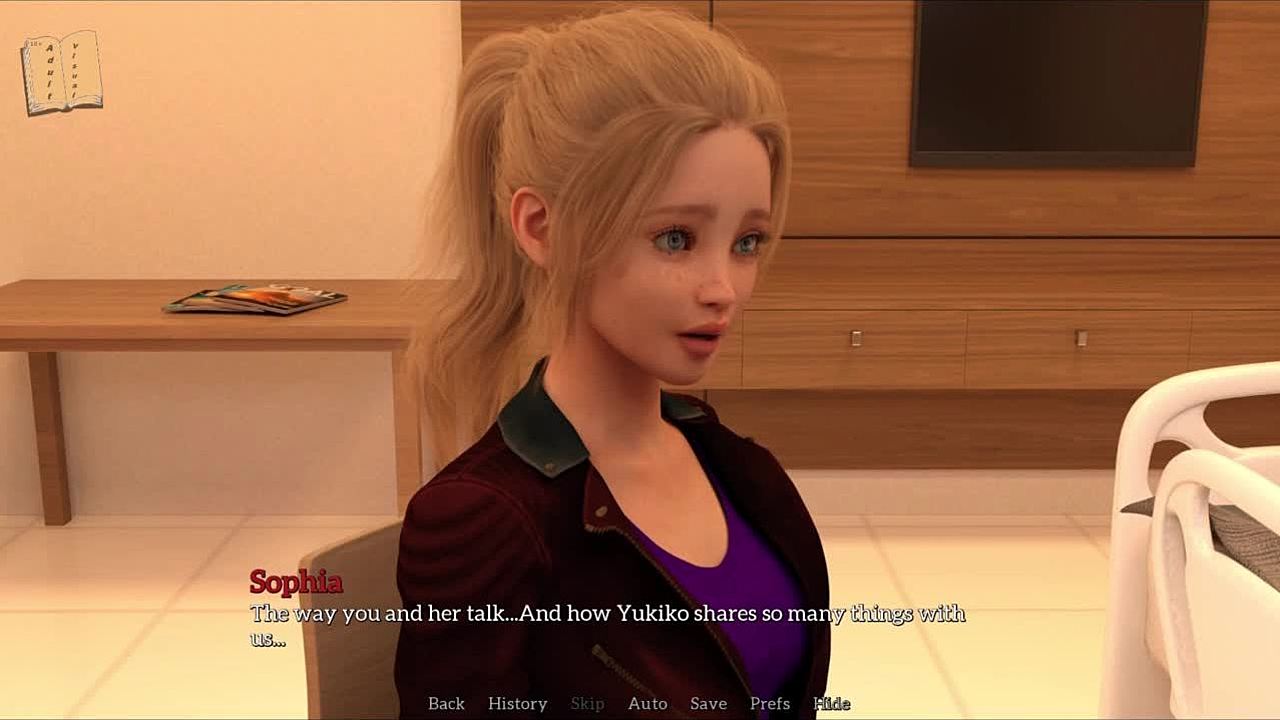Open the Prefs settings menu

(x=770, y=704)
